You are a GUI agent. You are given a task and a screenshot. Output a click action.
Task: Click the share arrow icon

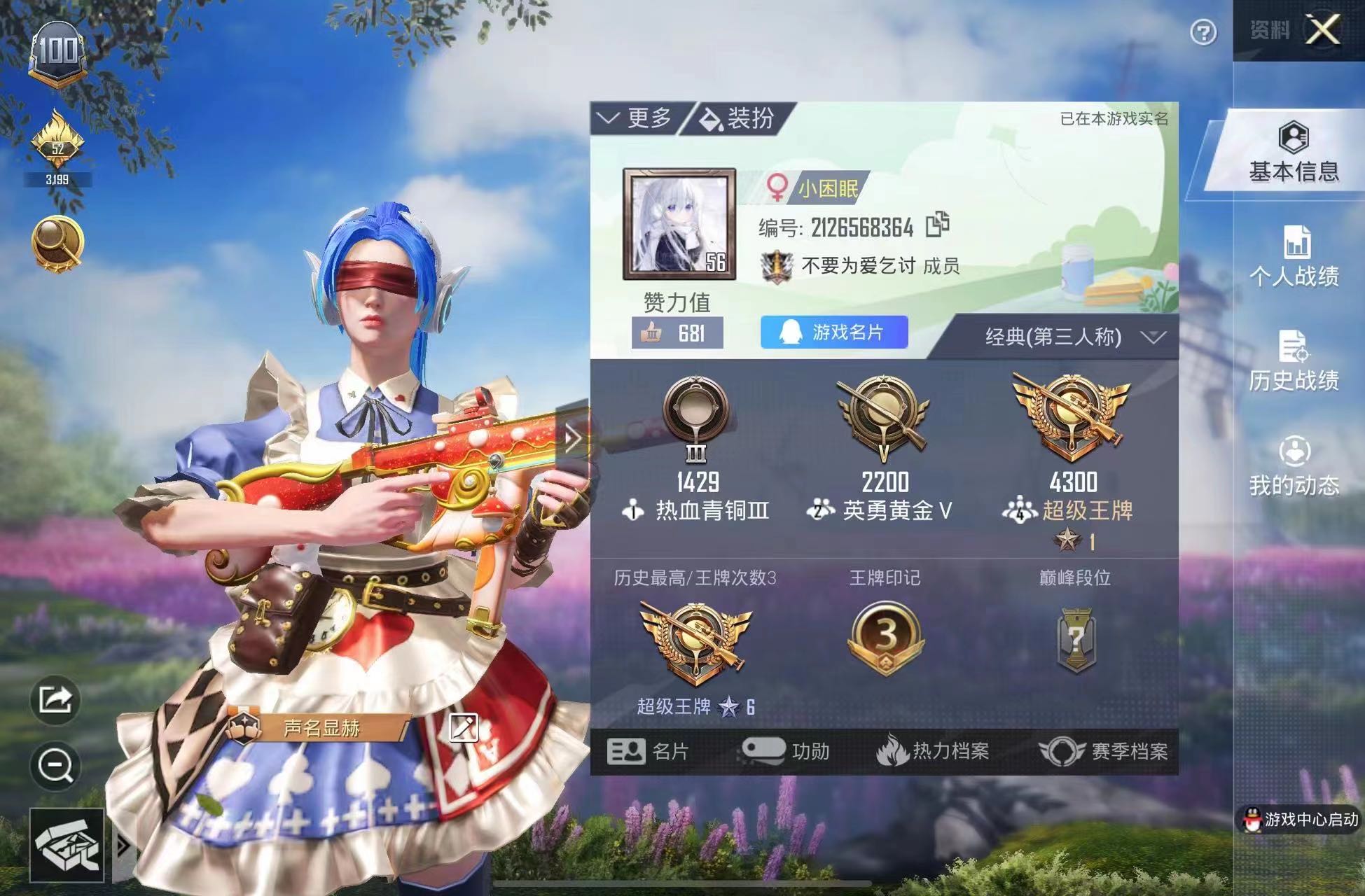tap(55, 699)
